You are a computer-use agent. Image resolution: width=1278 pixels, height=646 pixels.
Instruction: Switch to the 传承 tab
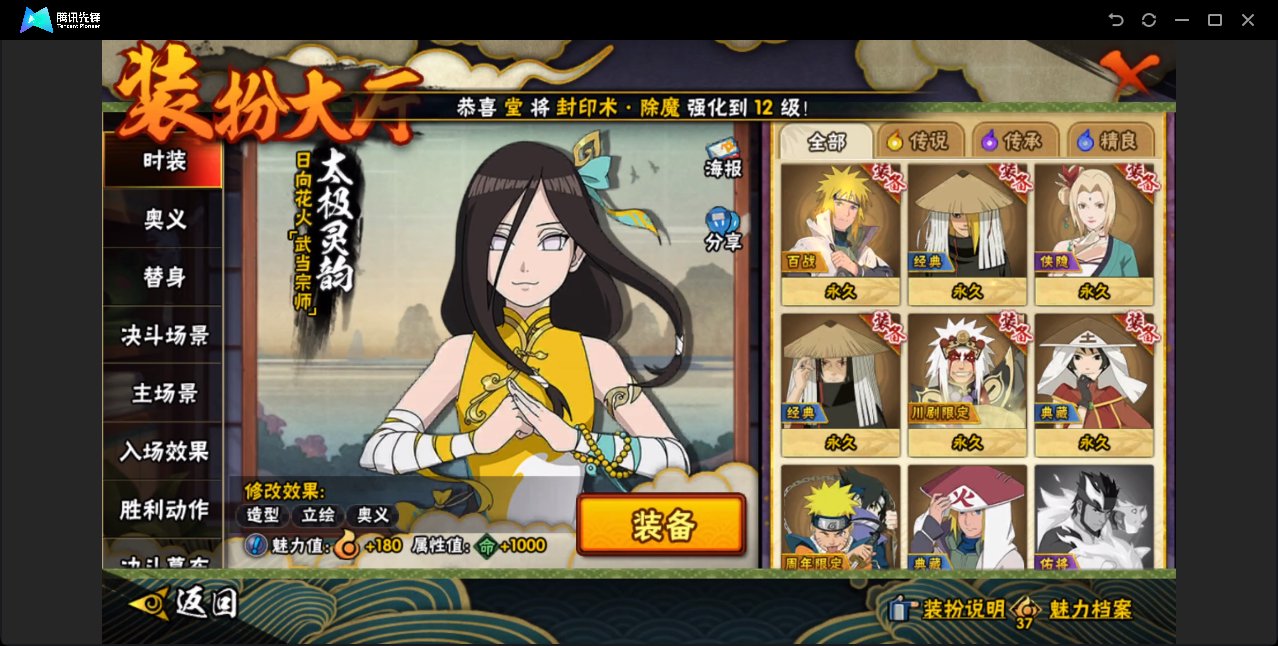(x=1012, y=142)
